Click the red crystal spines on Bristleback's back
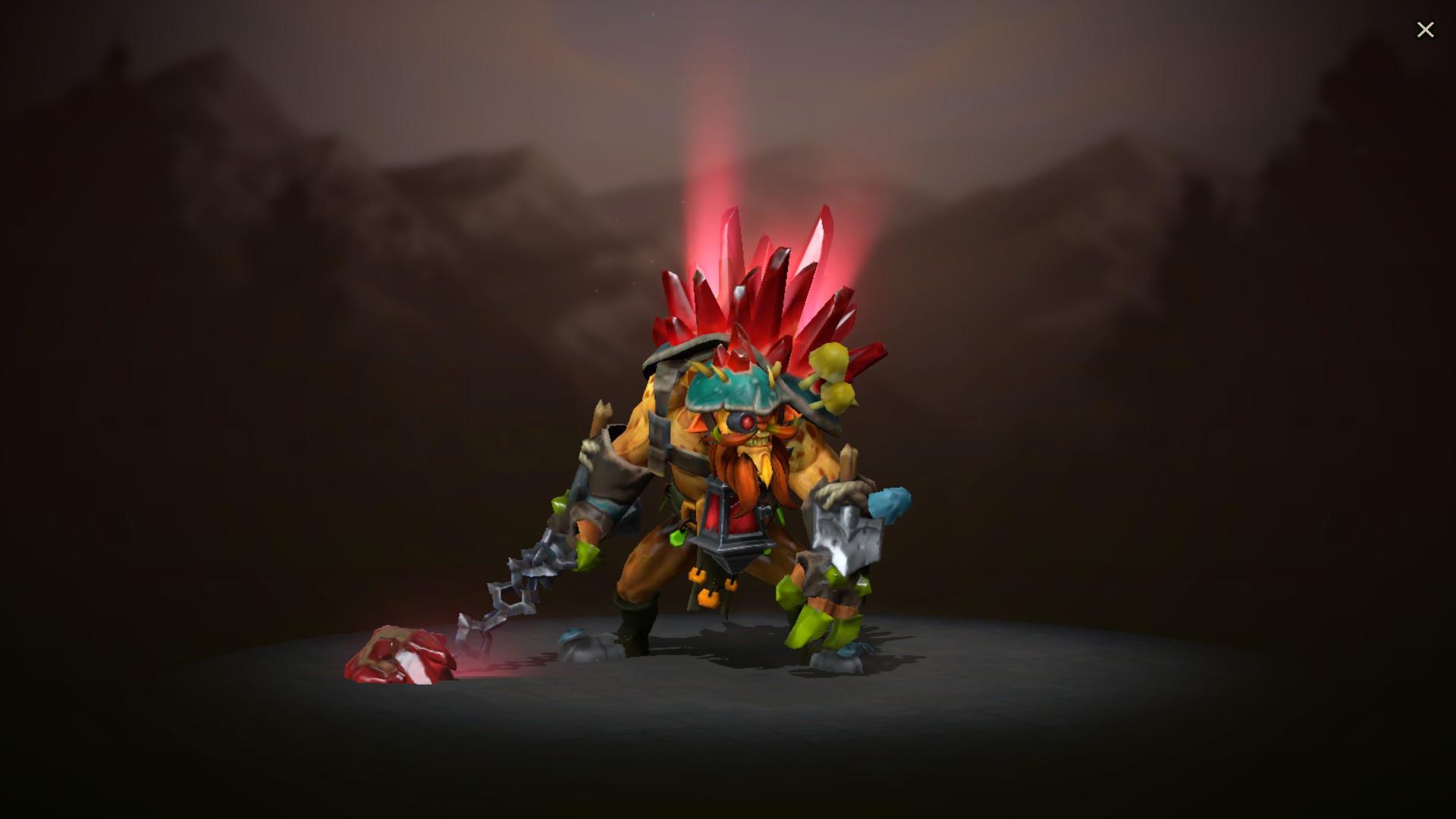Image resolution: width=1456 pixels, height=819 pixels. [751, 281]
